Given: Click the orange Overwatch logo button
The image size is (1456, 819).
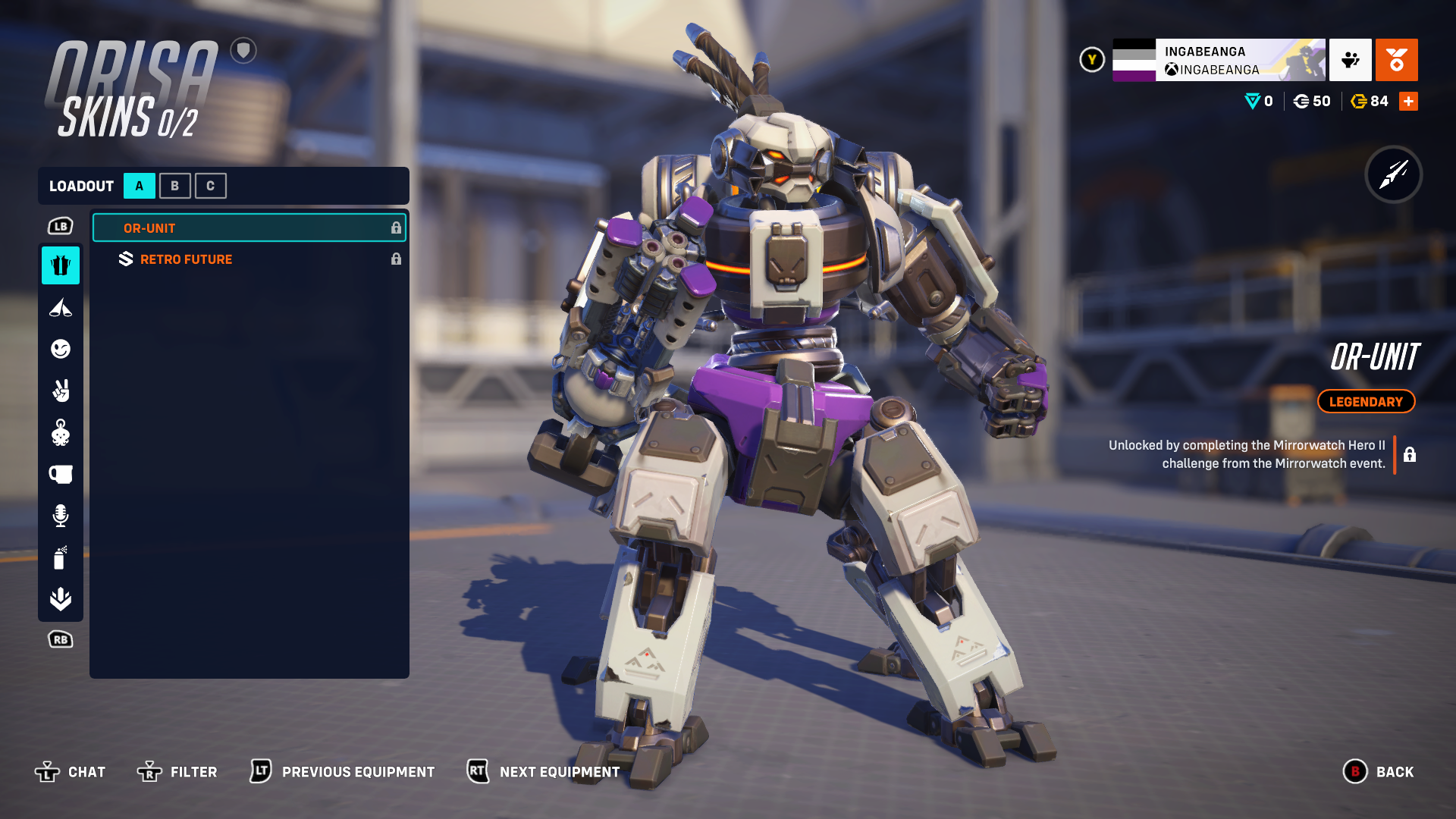Looking at the screenshot, I should (1397, 60).
